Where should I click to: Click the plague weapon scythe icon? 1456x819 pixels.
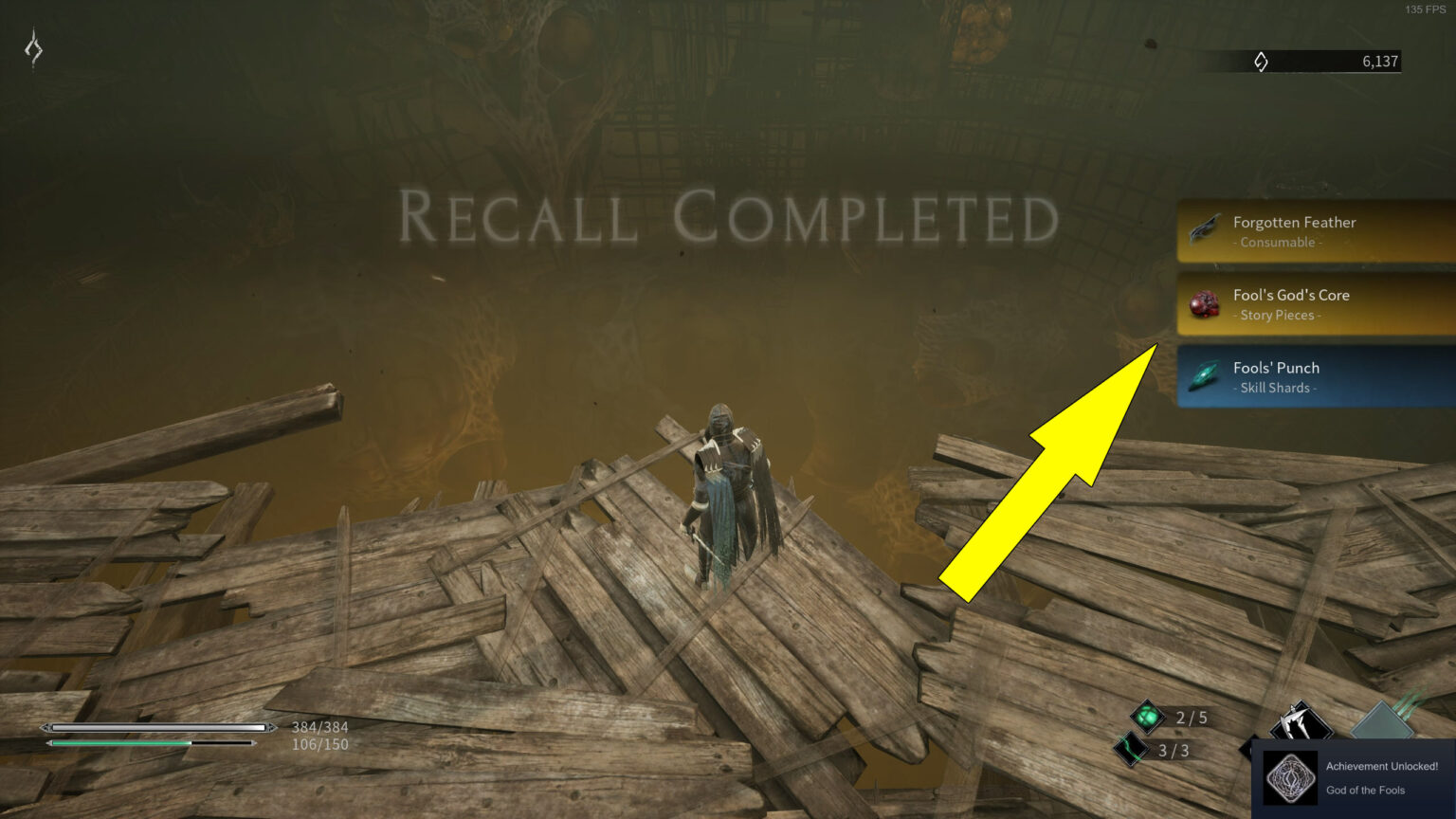point(1301,720)
